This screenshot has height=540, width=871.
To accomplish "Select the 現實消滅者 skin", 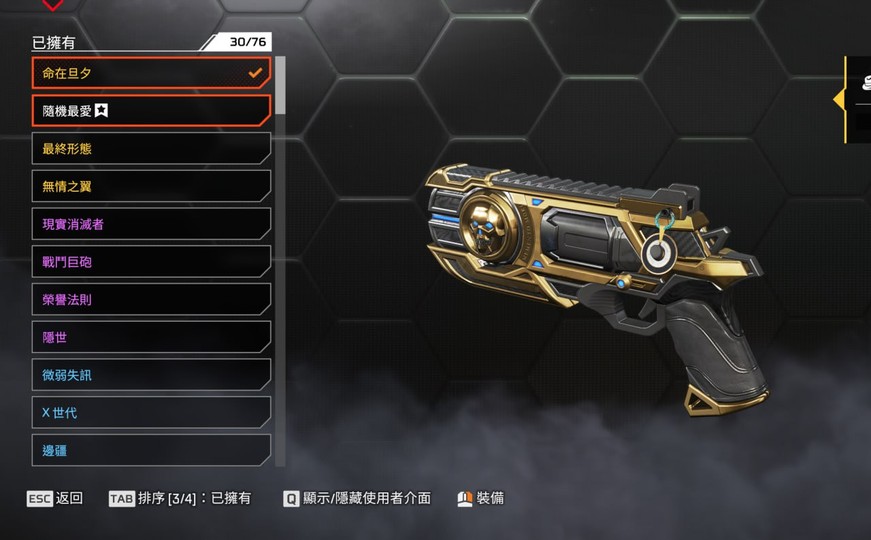I will pyautogui.click(x=151, y=224).
